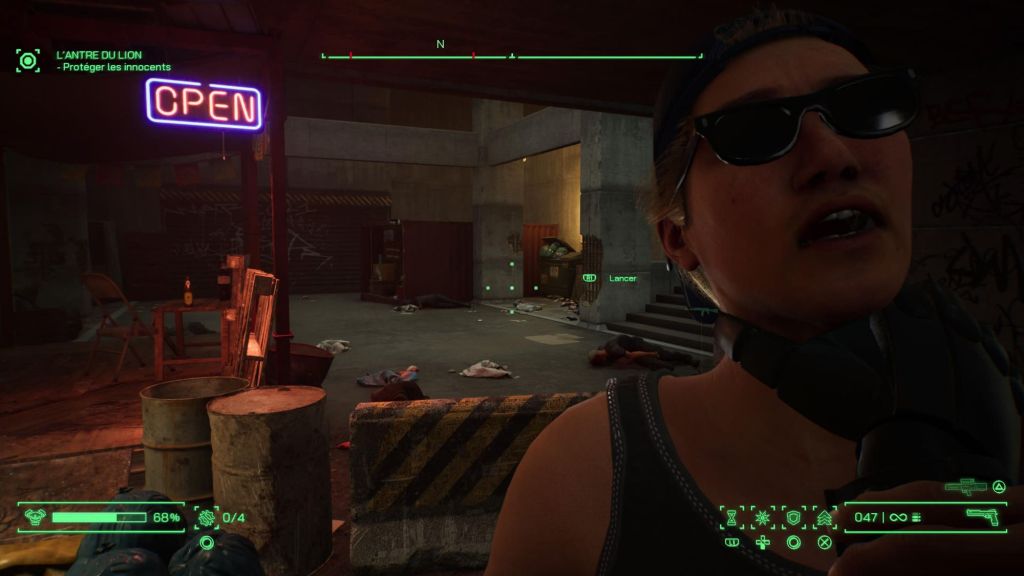Activate the shield ability icon
Screen dimensions: 1024x576
(x=793, y=517)
